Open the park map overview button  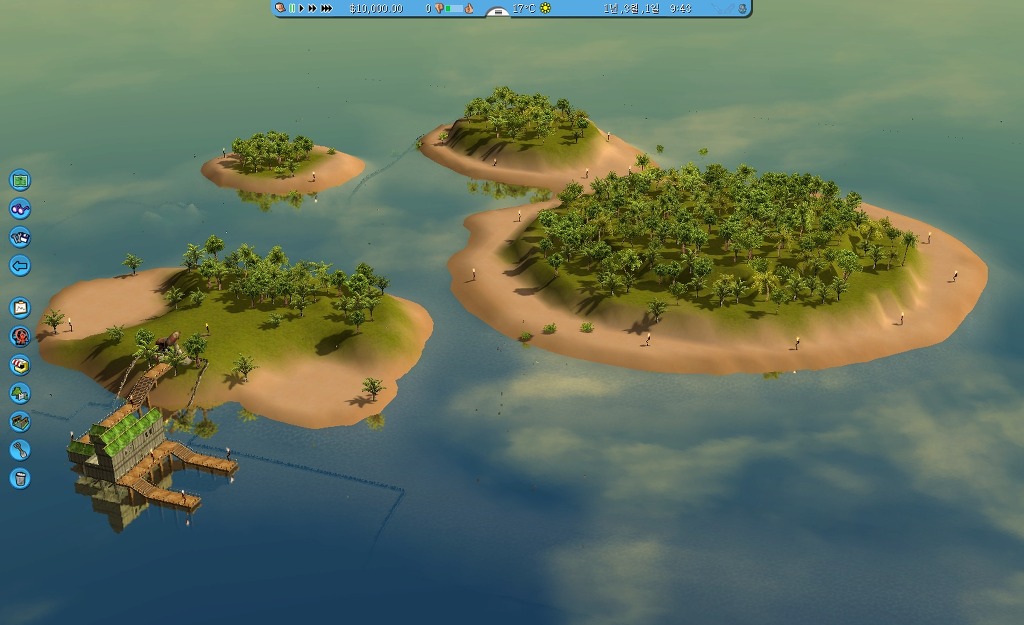[20, 181]
